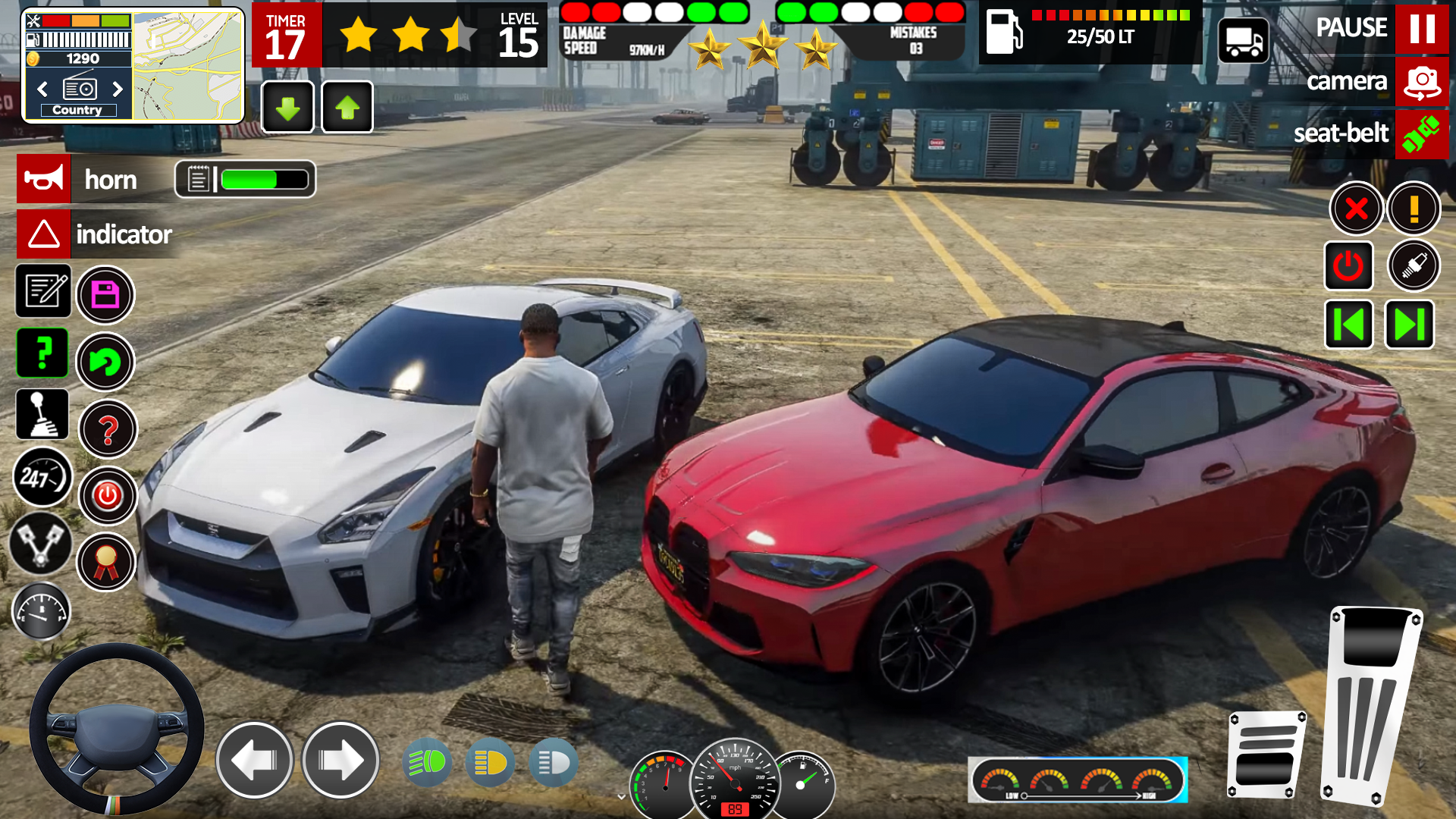The image size is (1456, 819).
Task: Fasten the seat-belt toggle
Action: (1422, 134)
